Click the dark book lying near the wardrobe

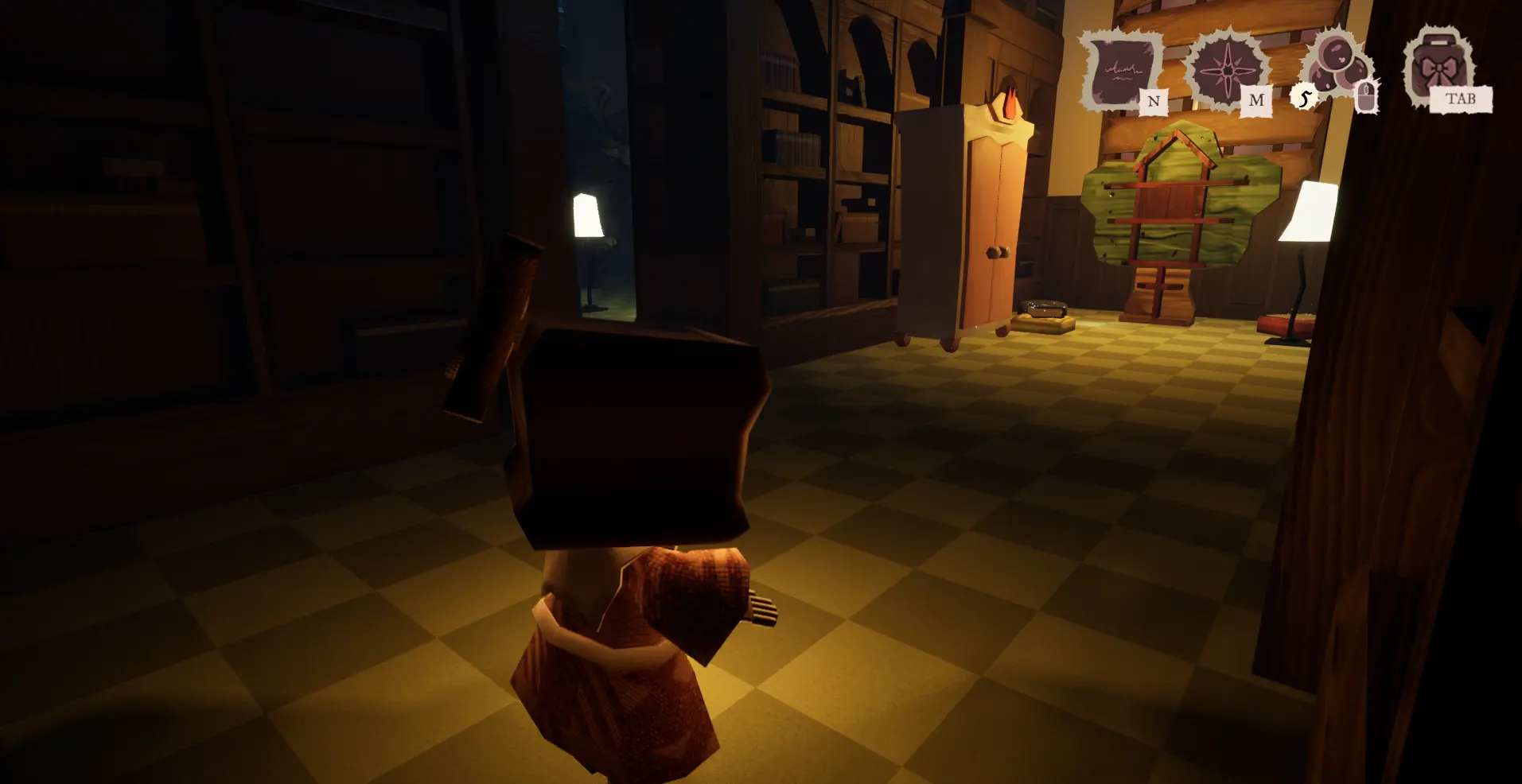tap(1045, 309)
